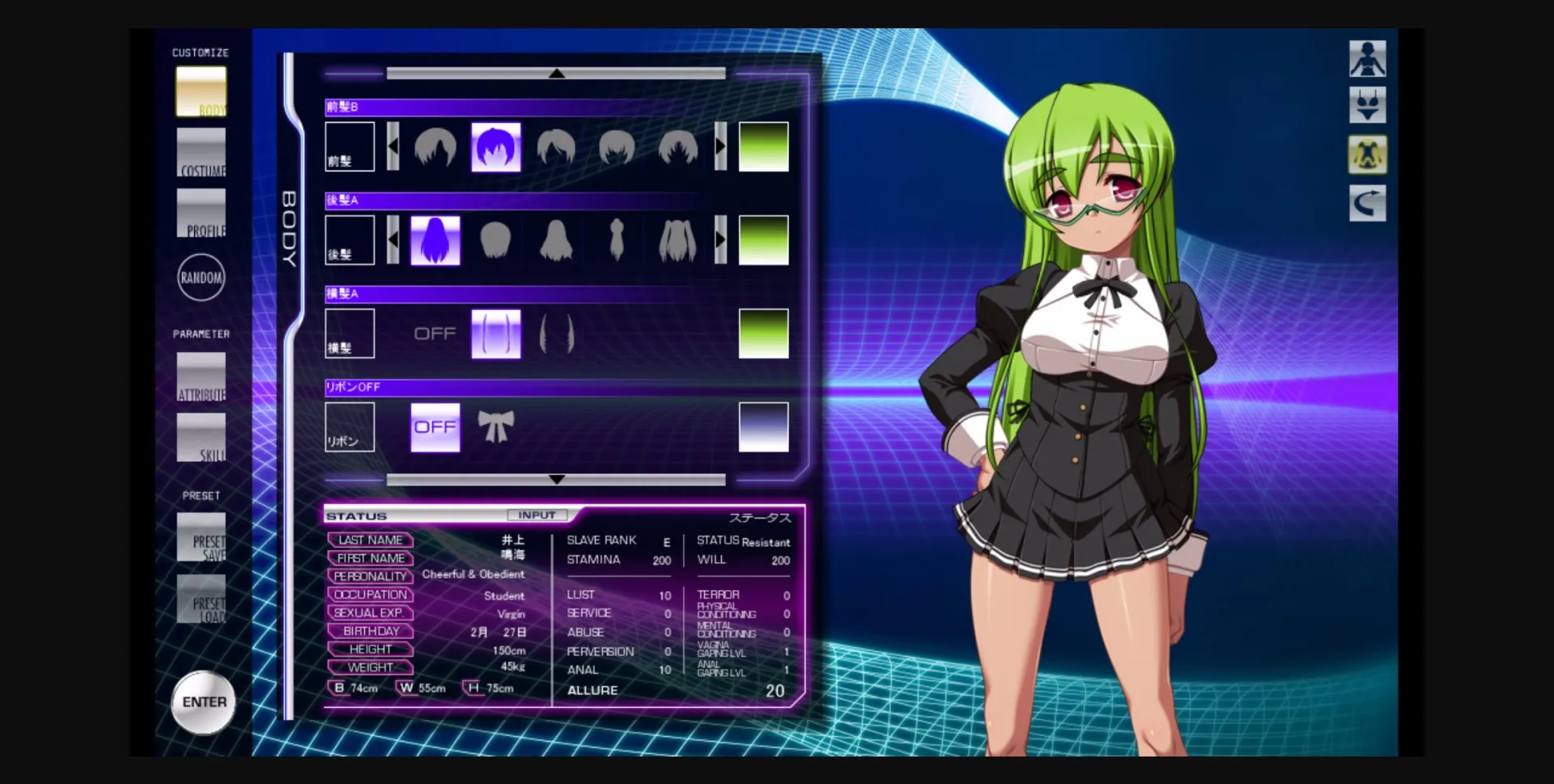Open the PROFILE customization panel

(x=201, y=214)
